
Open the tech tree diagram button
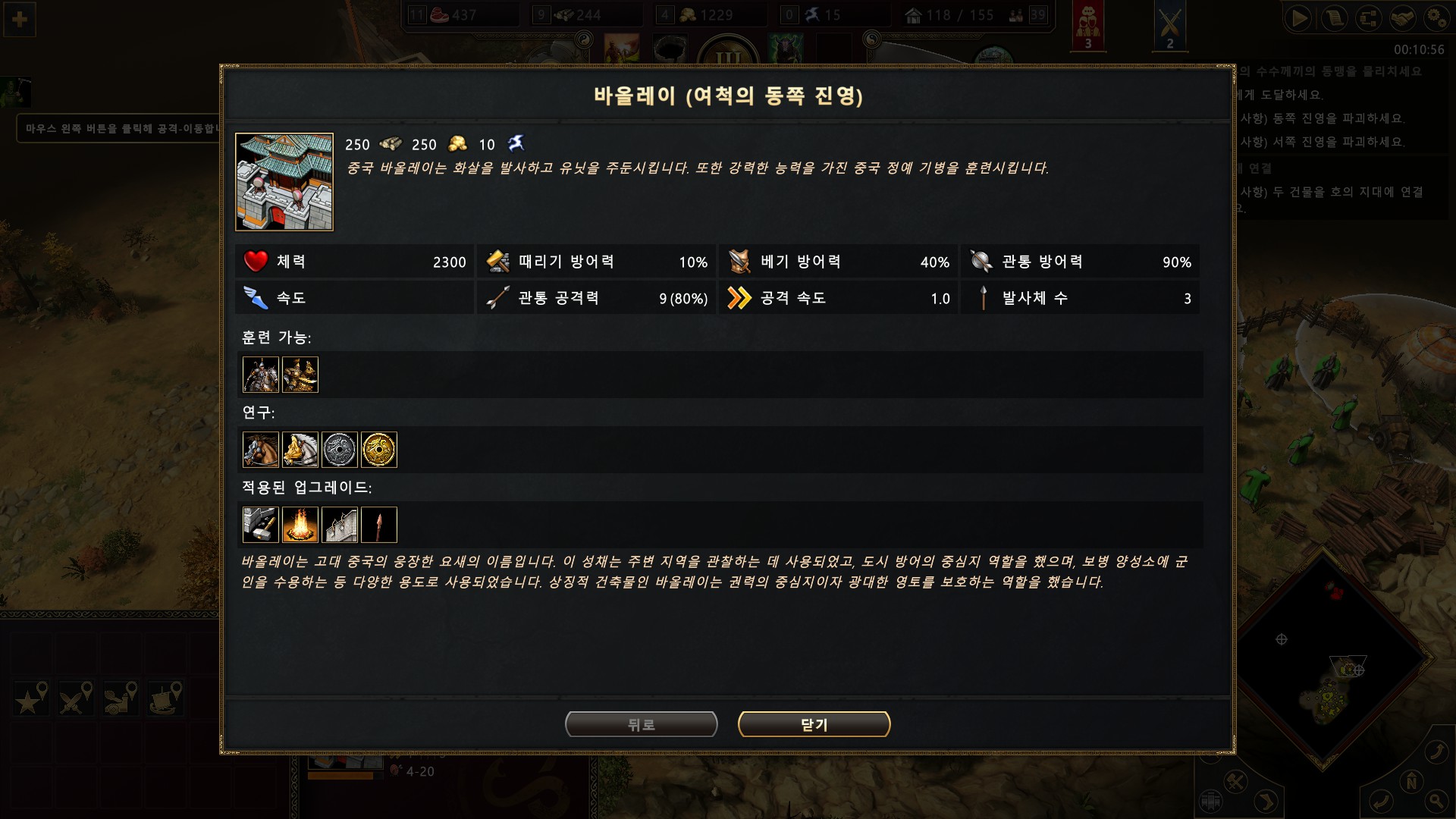tap(1368, 18)
